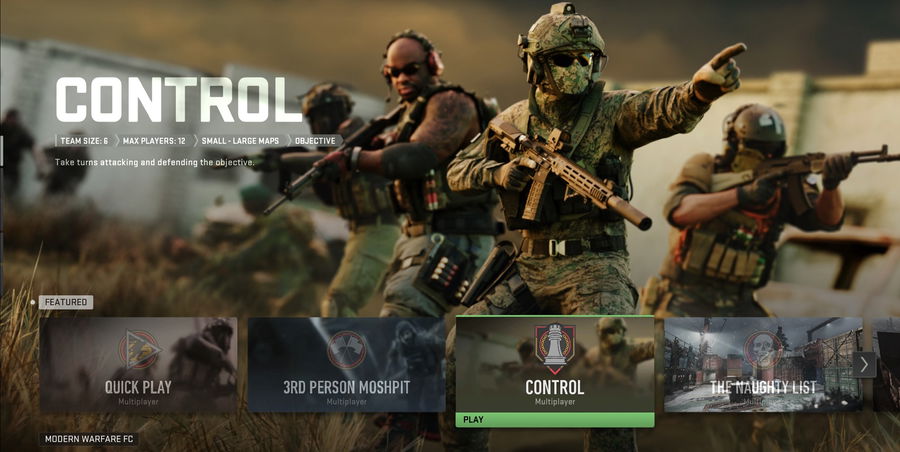The width and height of the screenshot is (900, 452).
Task: Open The Naughty List playlist
Action: pos(762,365)
